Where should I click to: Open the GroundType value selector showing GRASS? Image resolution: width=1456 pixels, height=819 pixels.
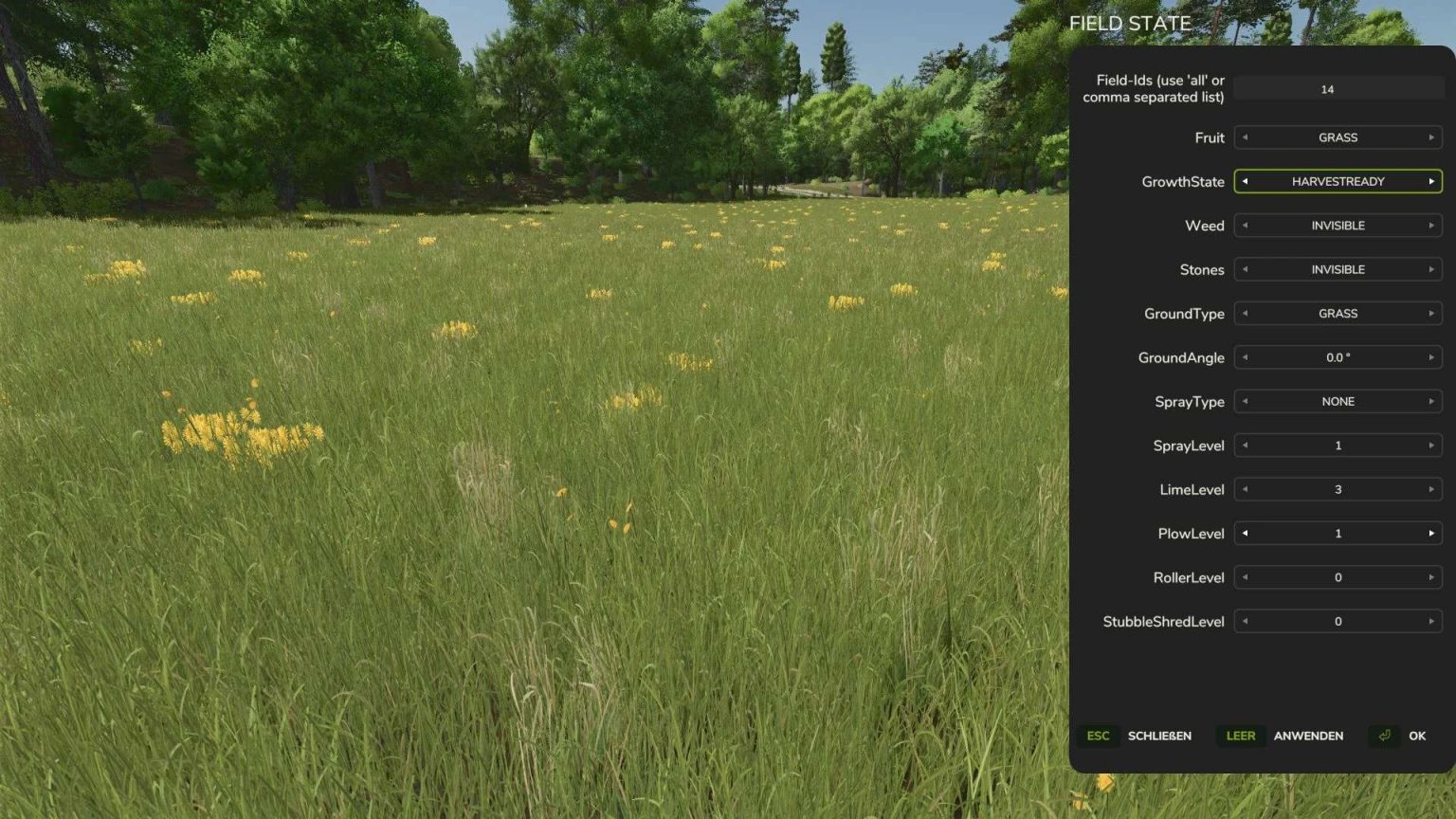point(1338,313)
